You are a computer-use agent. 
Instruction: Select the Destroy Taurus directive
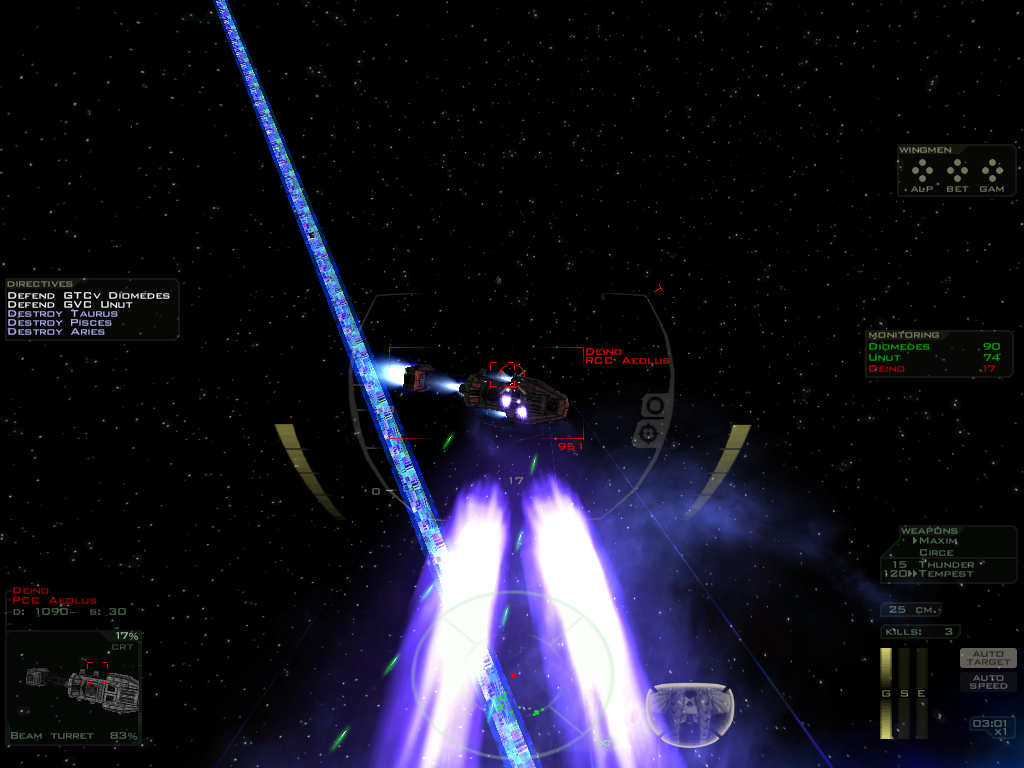click(x=62, y=314)
